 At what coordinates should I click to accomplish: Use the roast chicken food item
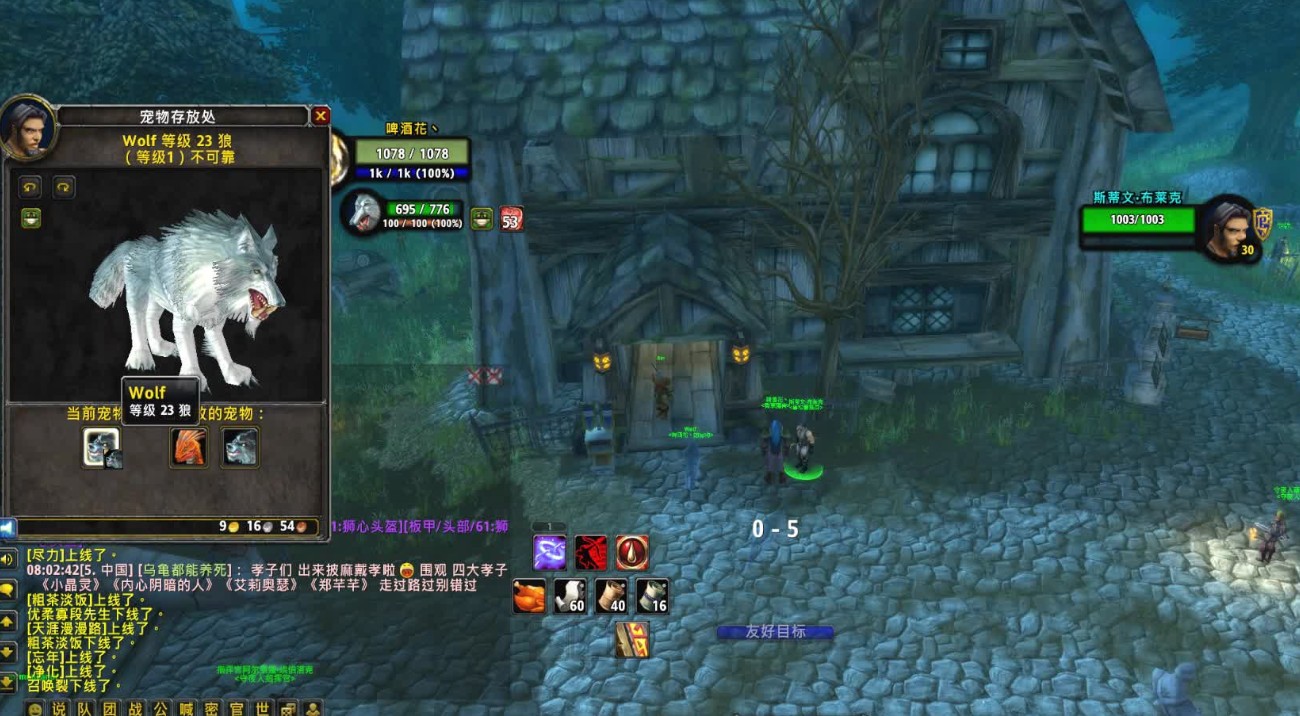click(529, 596)
